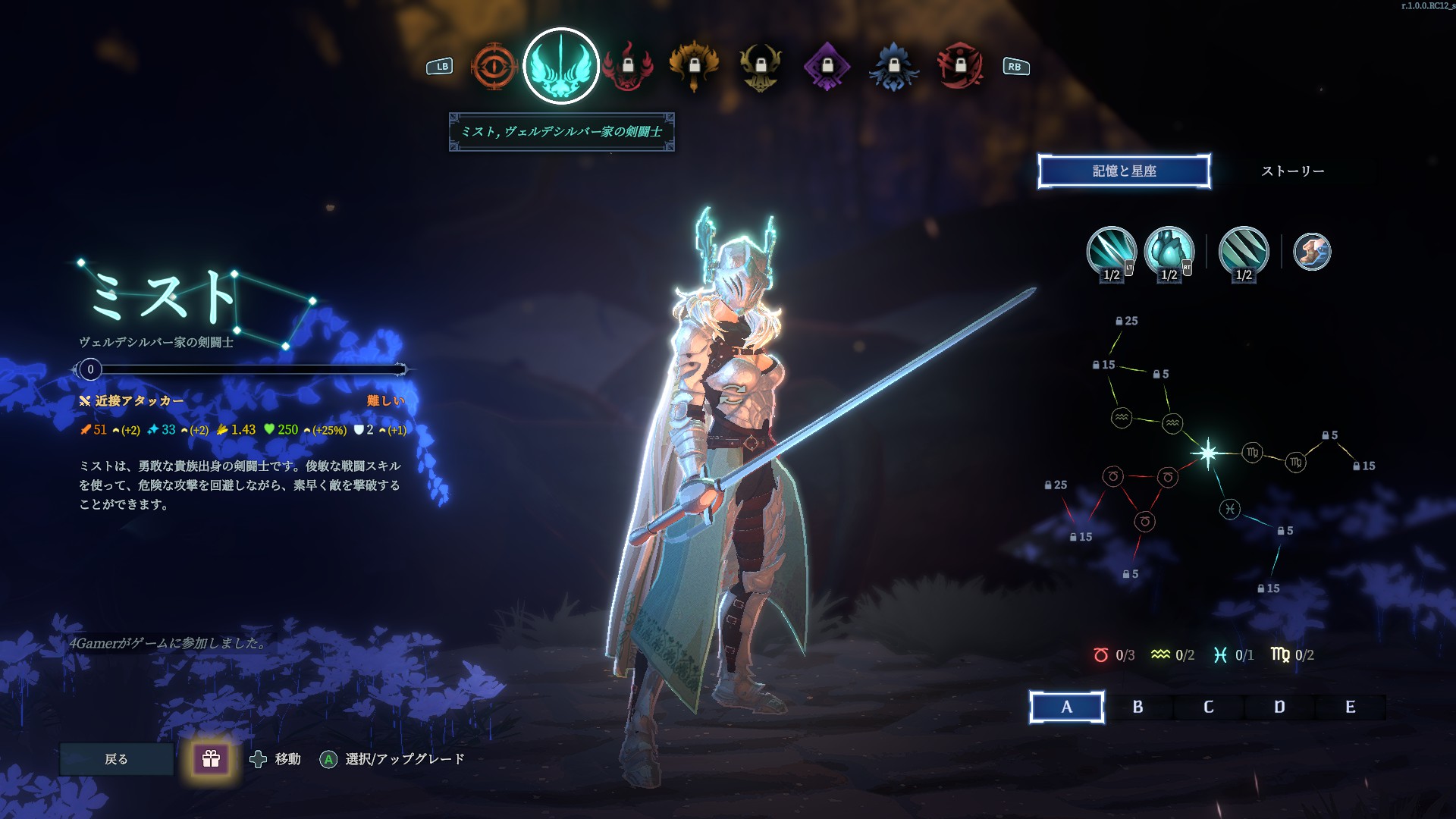Select the teal heart skill icon
This screenshot has height=819, width=1456.
point(1169,252)
